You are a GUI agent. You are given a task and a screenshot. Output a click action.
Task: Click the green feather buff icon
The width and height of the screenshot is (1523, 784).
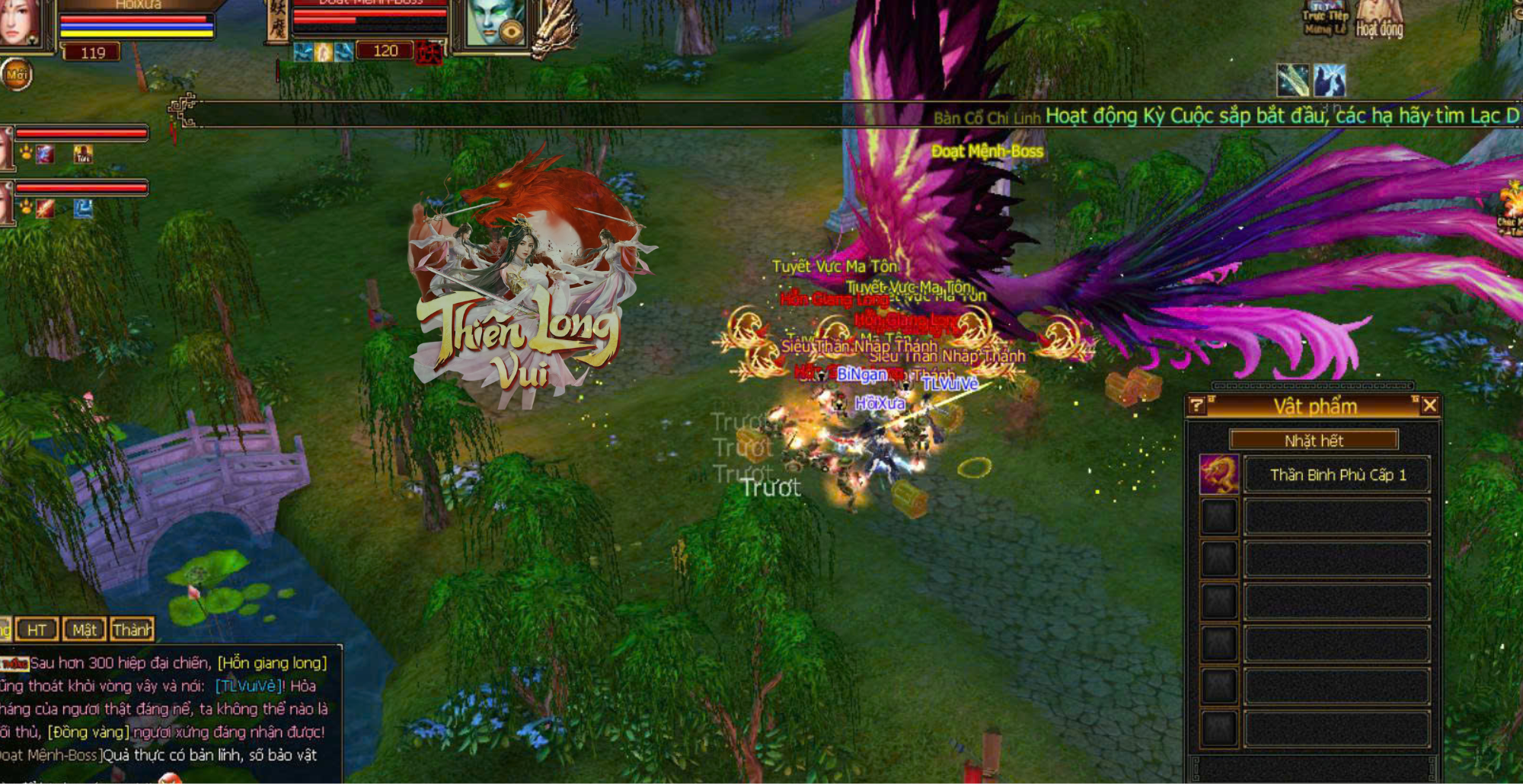[1293, 81]
